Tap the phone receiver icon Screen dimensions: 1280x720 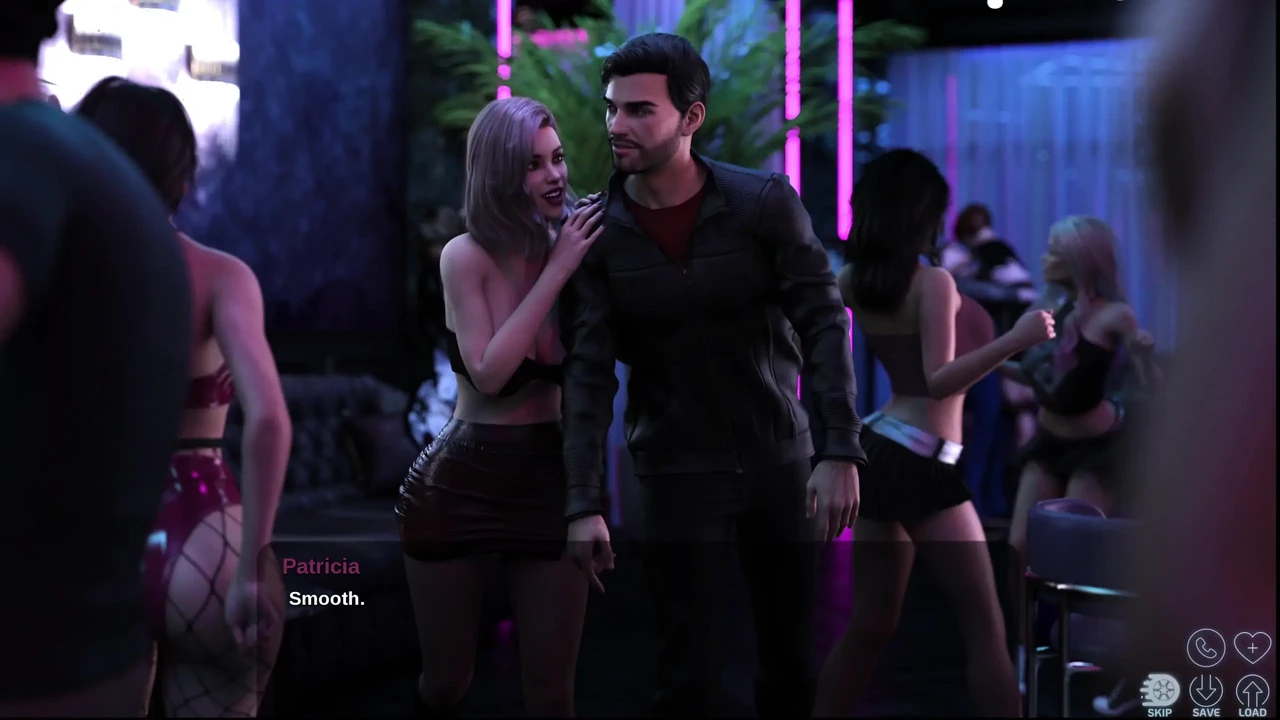click(1206, 647)
